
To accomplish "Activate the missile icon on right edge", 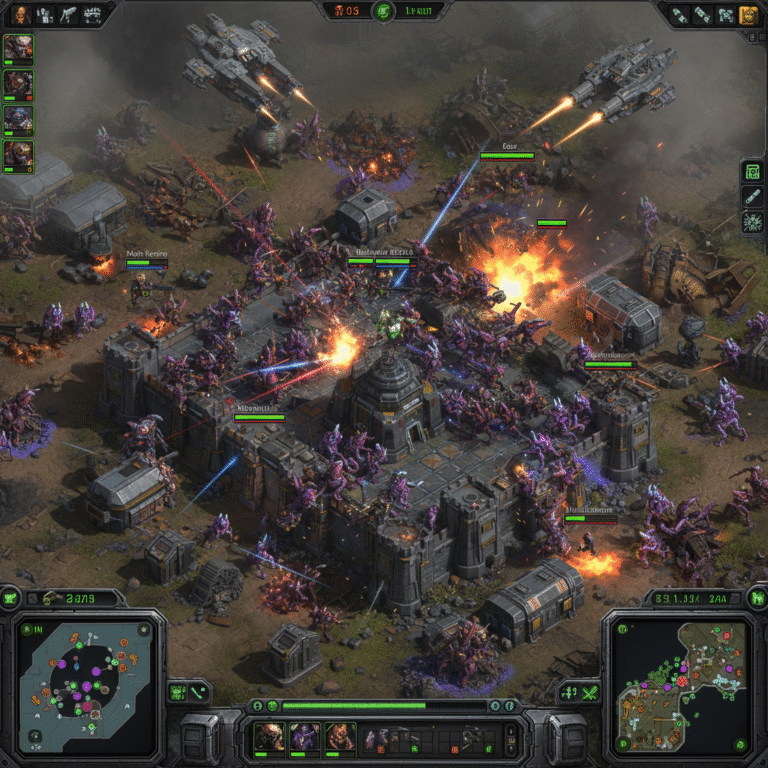I will pos(753,197).
